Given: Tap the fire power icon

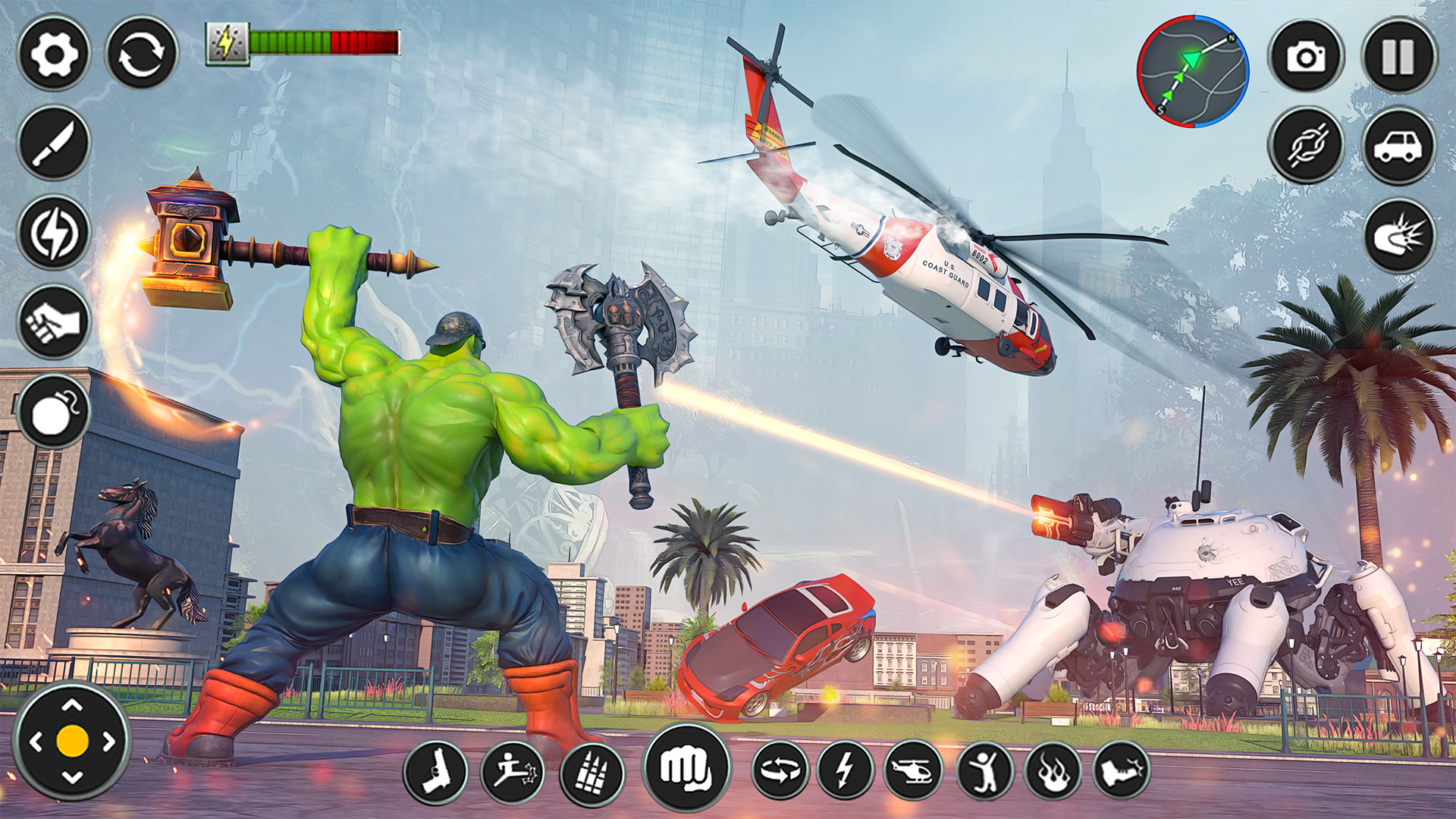Looking at the screenshot, I should click(x=1054, y=769).
